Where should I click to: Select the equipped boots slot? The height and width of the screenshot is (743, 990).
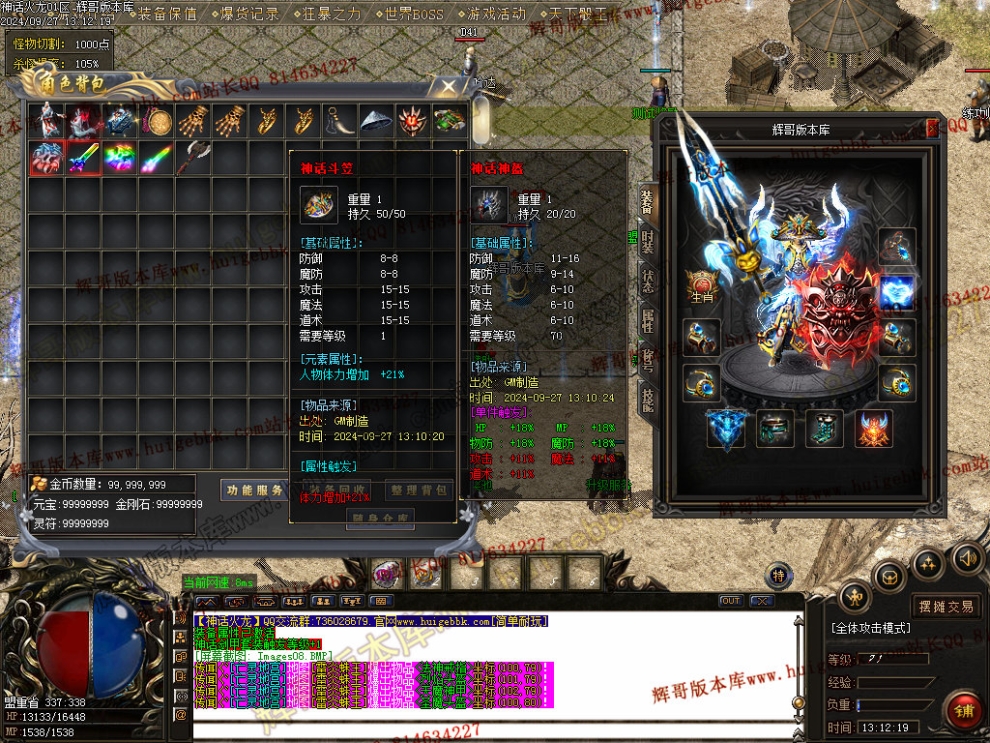tap(826, 428)
